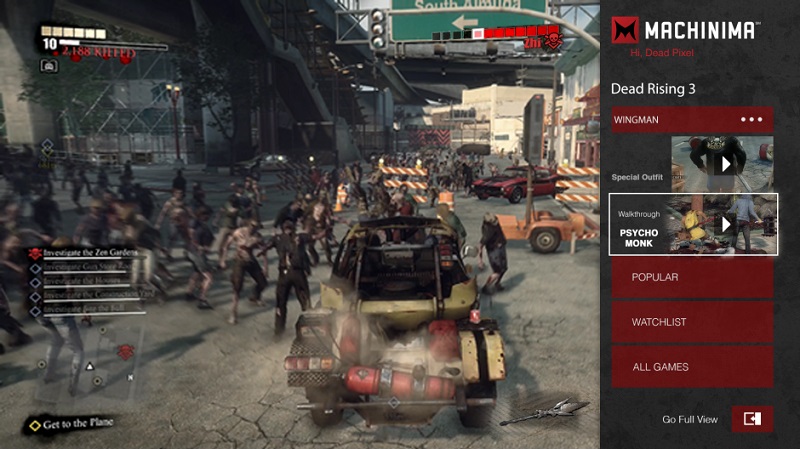Open the translucent minimap overlay
Image resolution: width=800 pixels, height=449 pixels.
[x=85, y=365]
